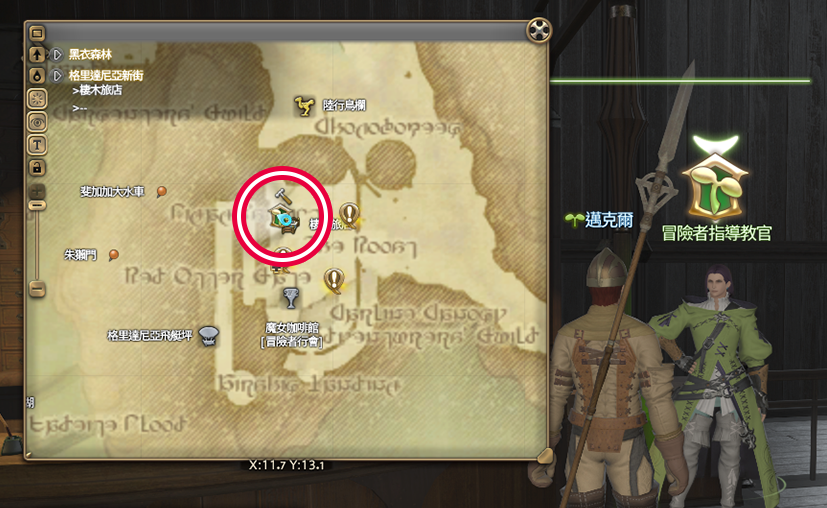This screenshot has width=827, height=508.
Task: Toggle map text labels with T button
Action: (x=37, y=143)
